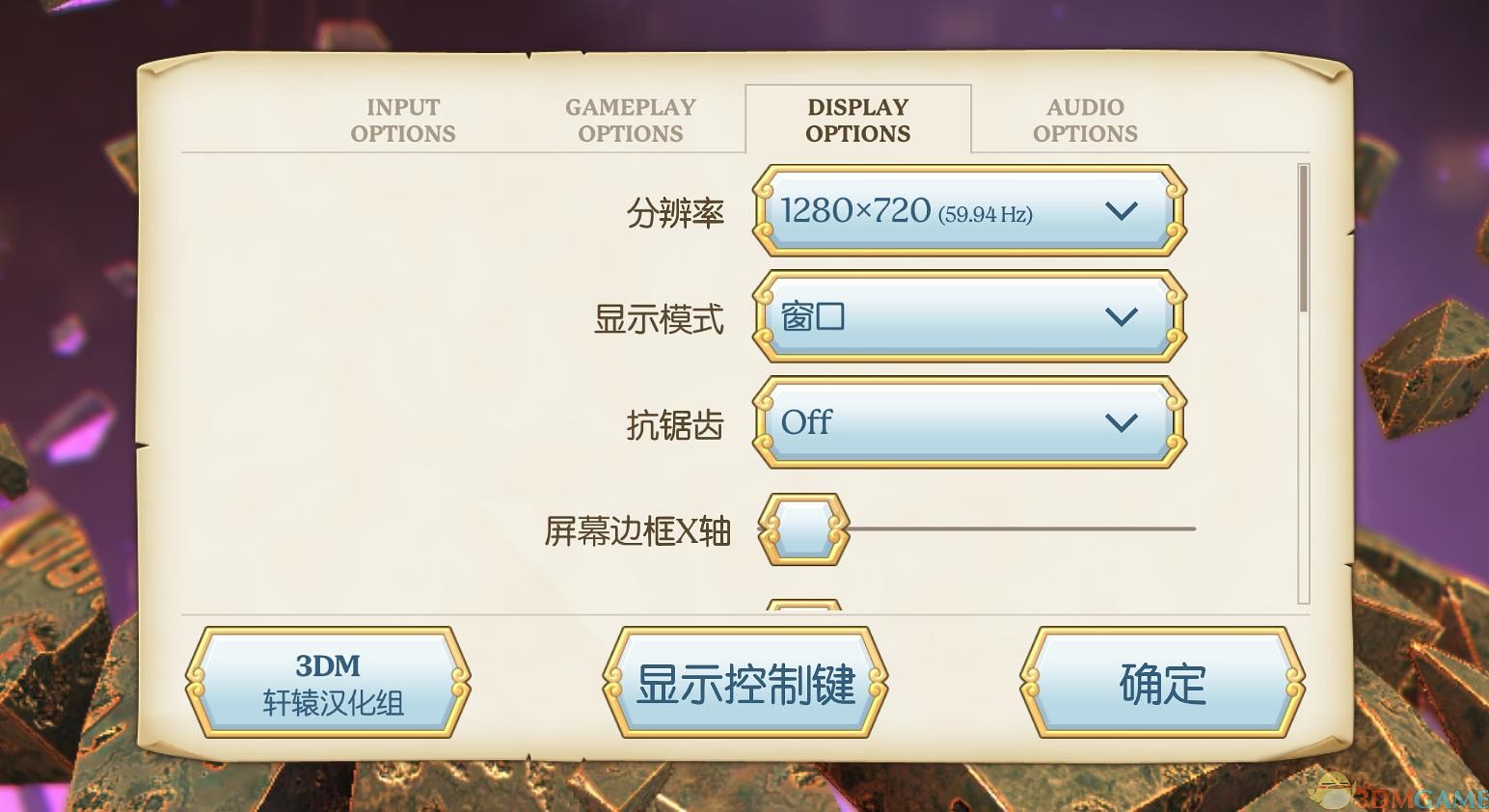Viewport: 1489px width, 812px height.
Task: Select the slider handle for 屏幕边框X轴
Action: coord(803,528)
